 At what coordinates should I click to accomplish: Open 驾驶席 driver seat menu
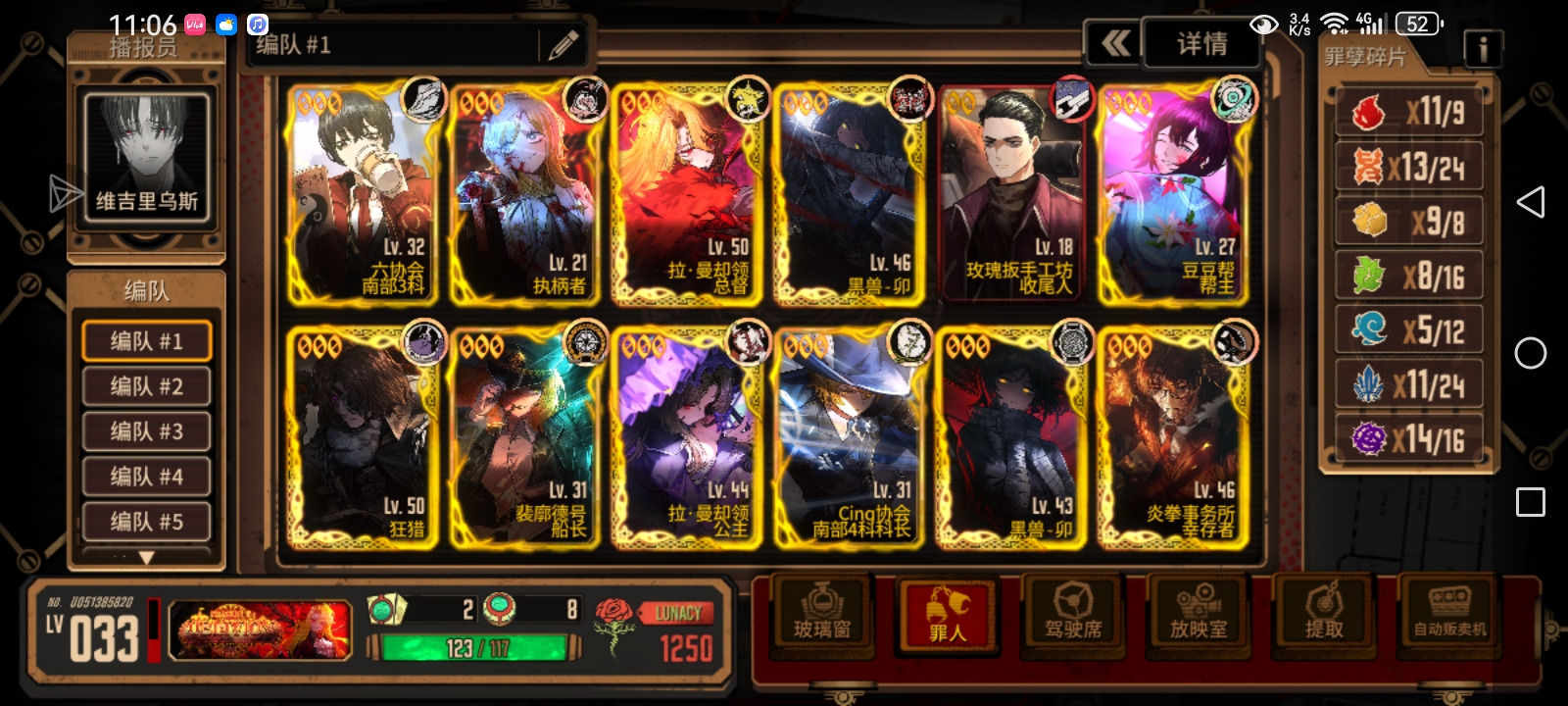click(x=1073, y=613)
